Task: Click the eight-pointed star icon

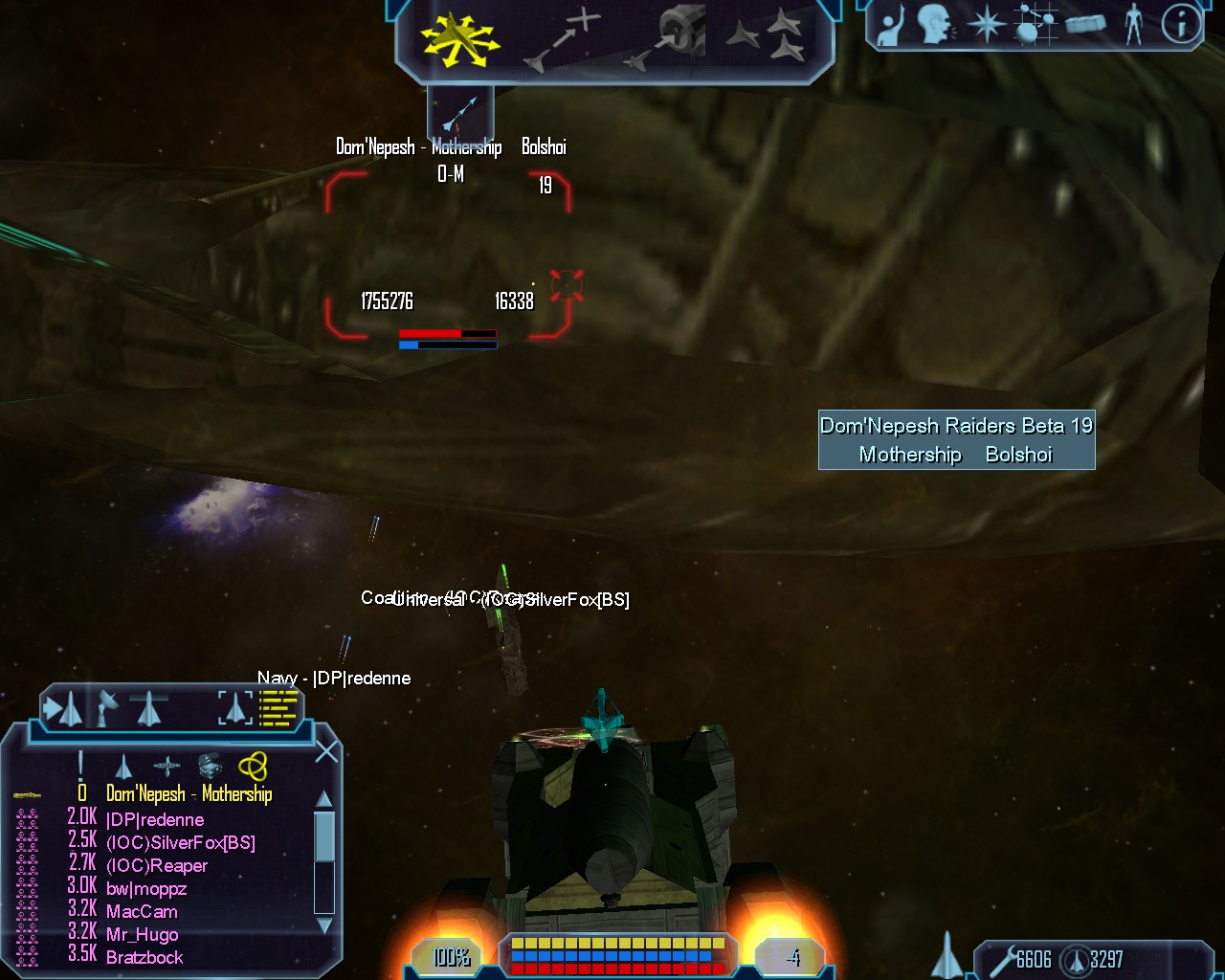Action: point(985,25)
